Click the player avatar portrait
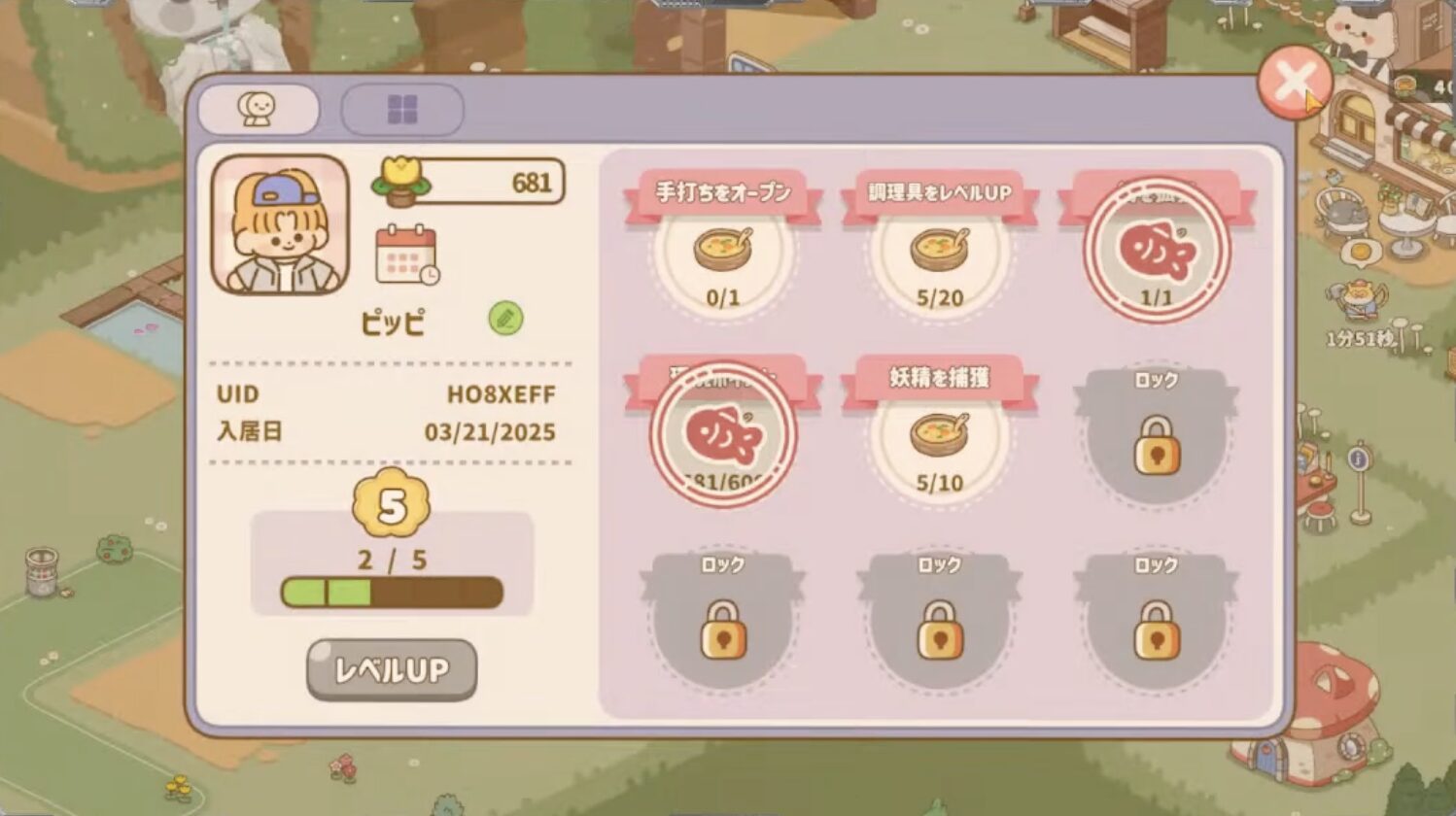Image resolution: width=1456 pixels, height=816 pixels. tap(281, 225)
